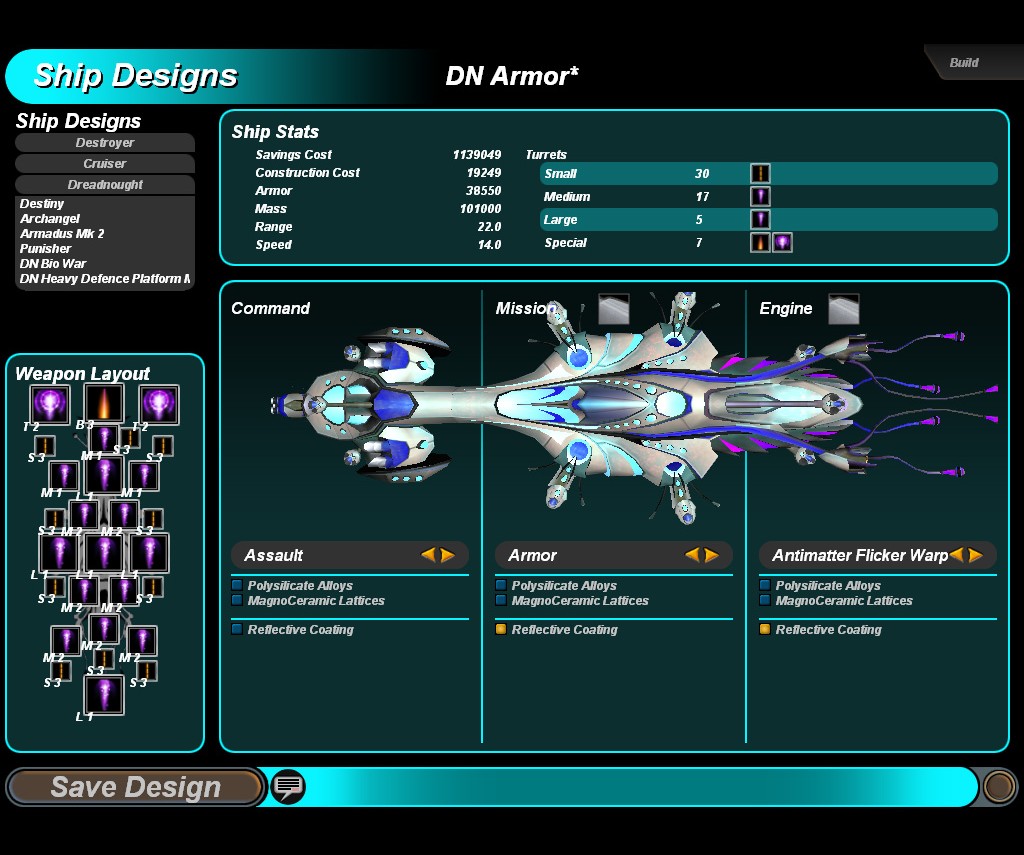Show Cruiser ship designs

[105, 164]
